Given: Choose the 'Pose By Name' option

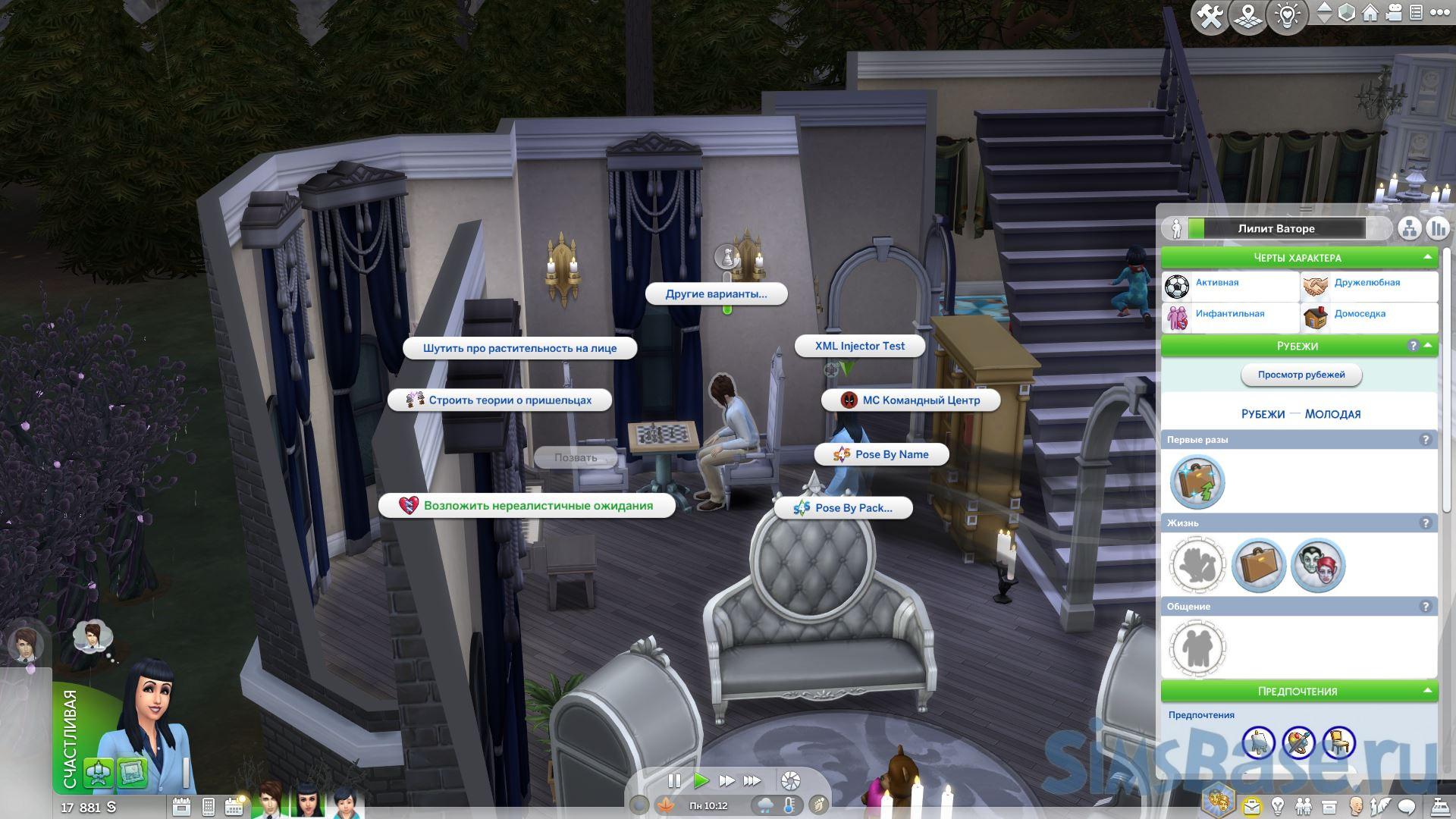Looking at the screenshot, I should click(x=881, y=455).
